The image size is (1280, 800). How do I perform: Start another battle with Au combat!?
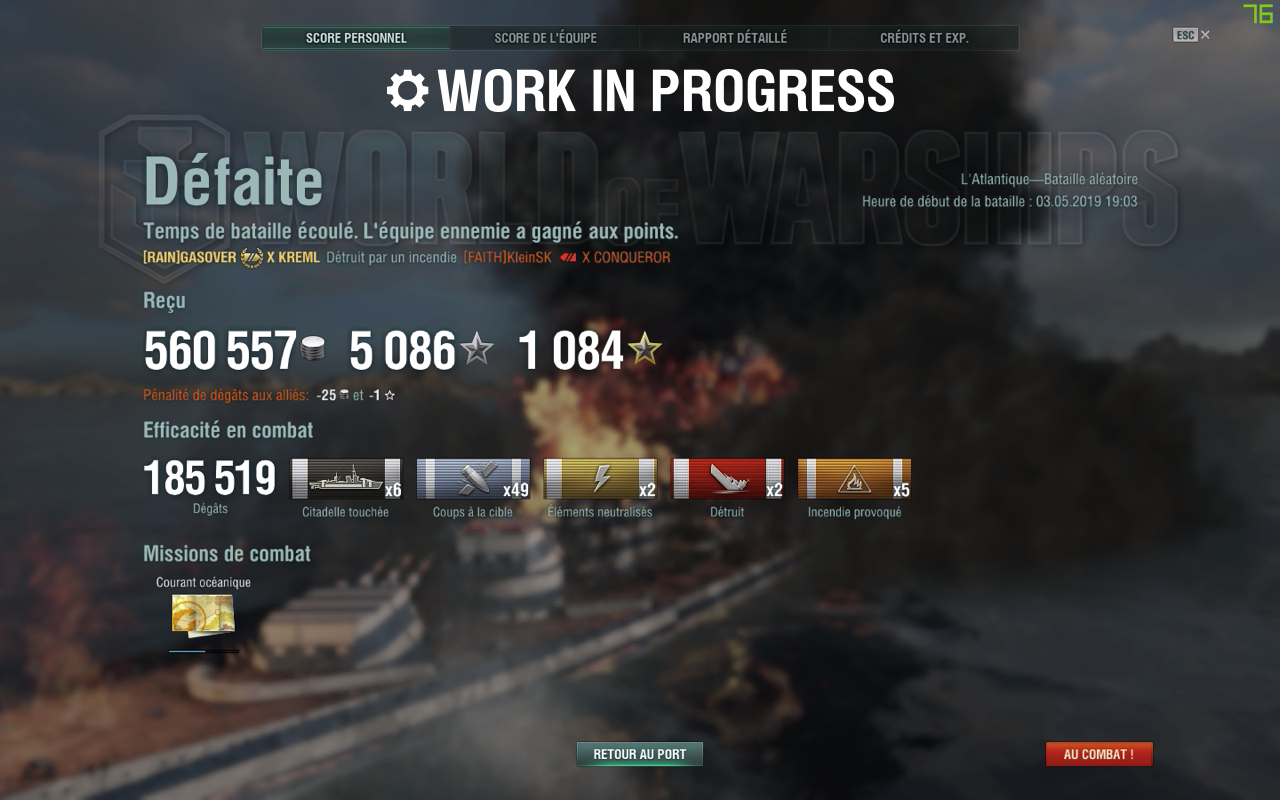coord(1099,754)
